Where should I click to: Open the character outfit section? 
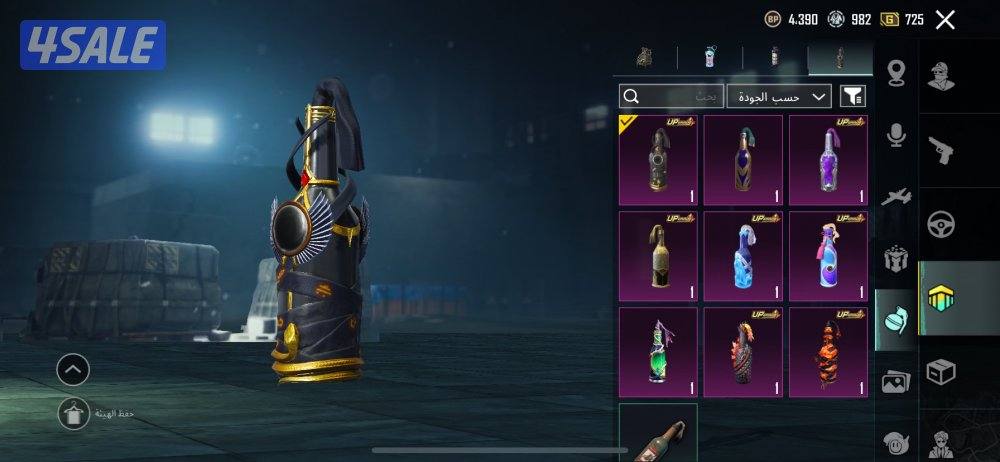pos(941,76)
